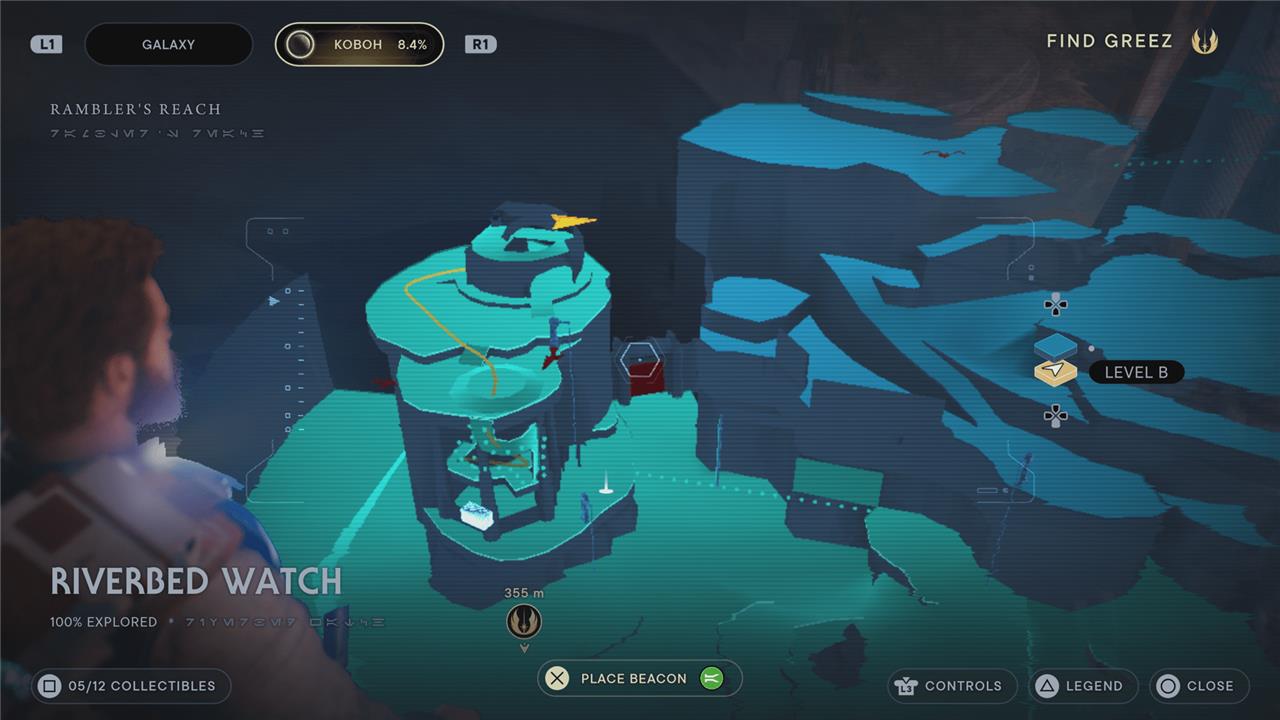
Task: Switch to the Galaxy map tab
Action: point(168,45)
